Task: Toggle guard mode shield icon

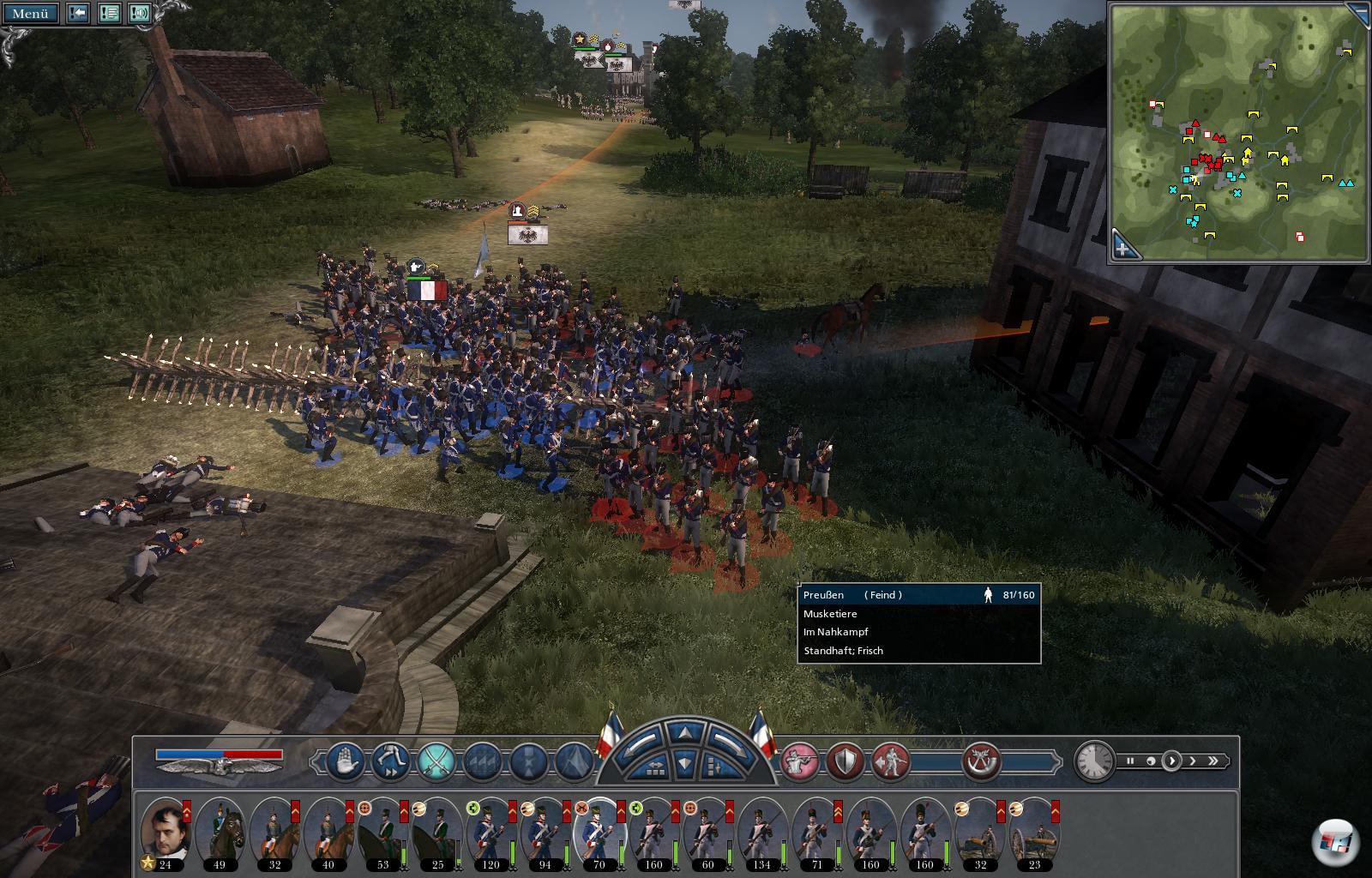Action: pos(845,761)
